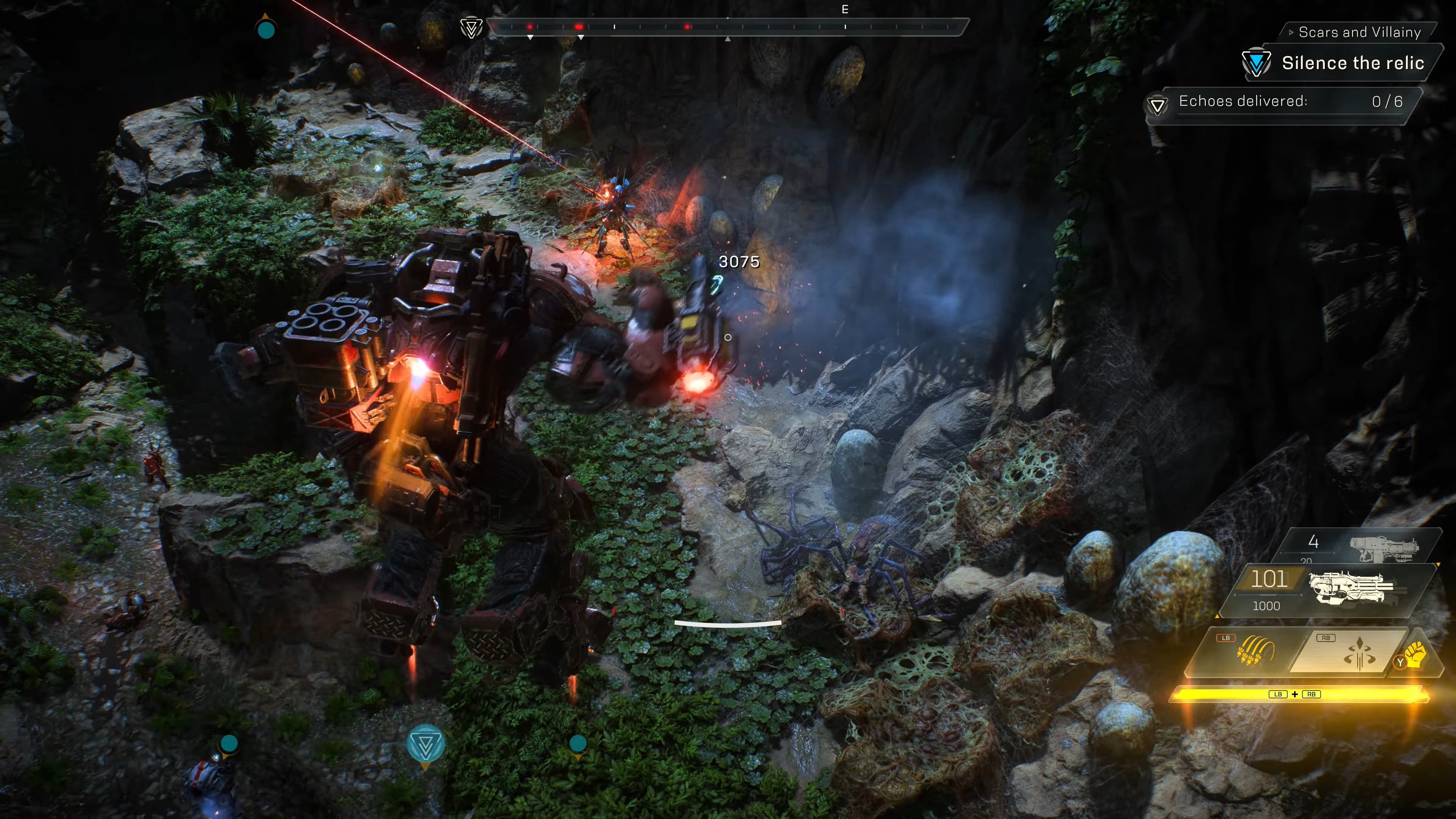The height and width of the screenshot is (819, 1456).
Task: Select the equipped weapon showing 101 rounds
Action: 1328,590
